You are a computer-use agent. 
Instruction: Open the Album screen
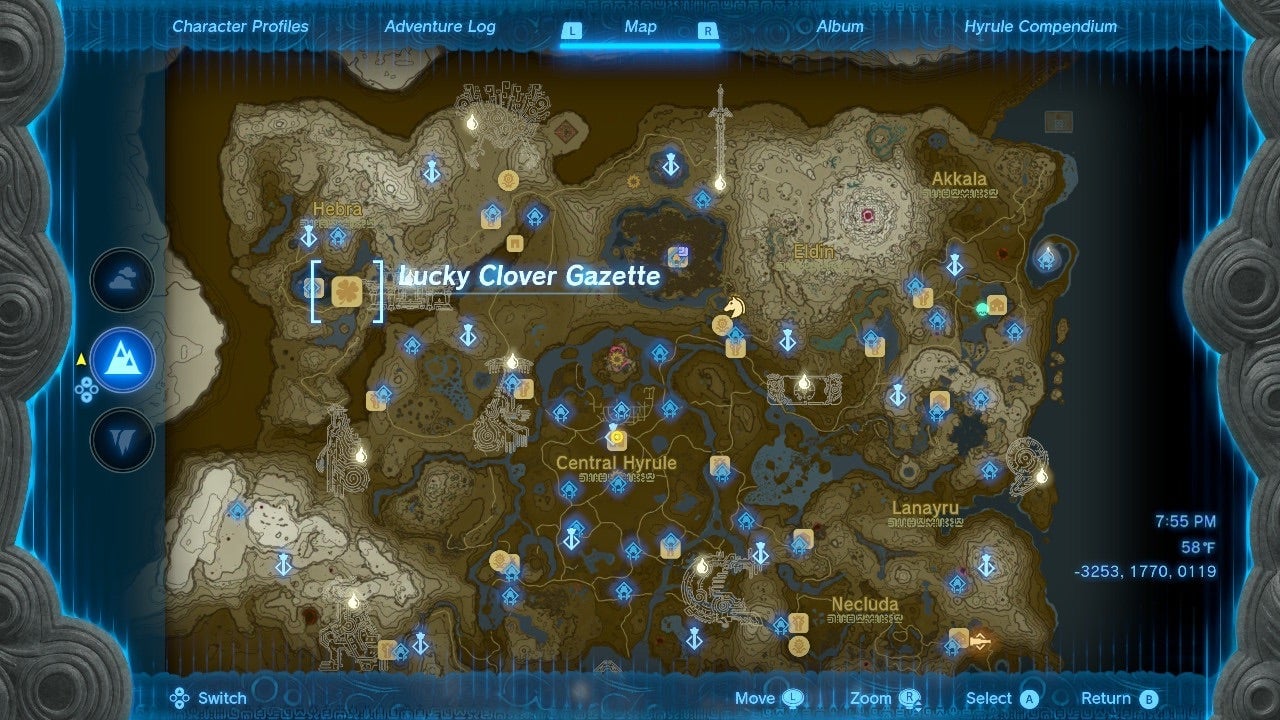(841, 27)
